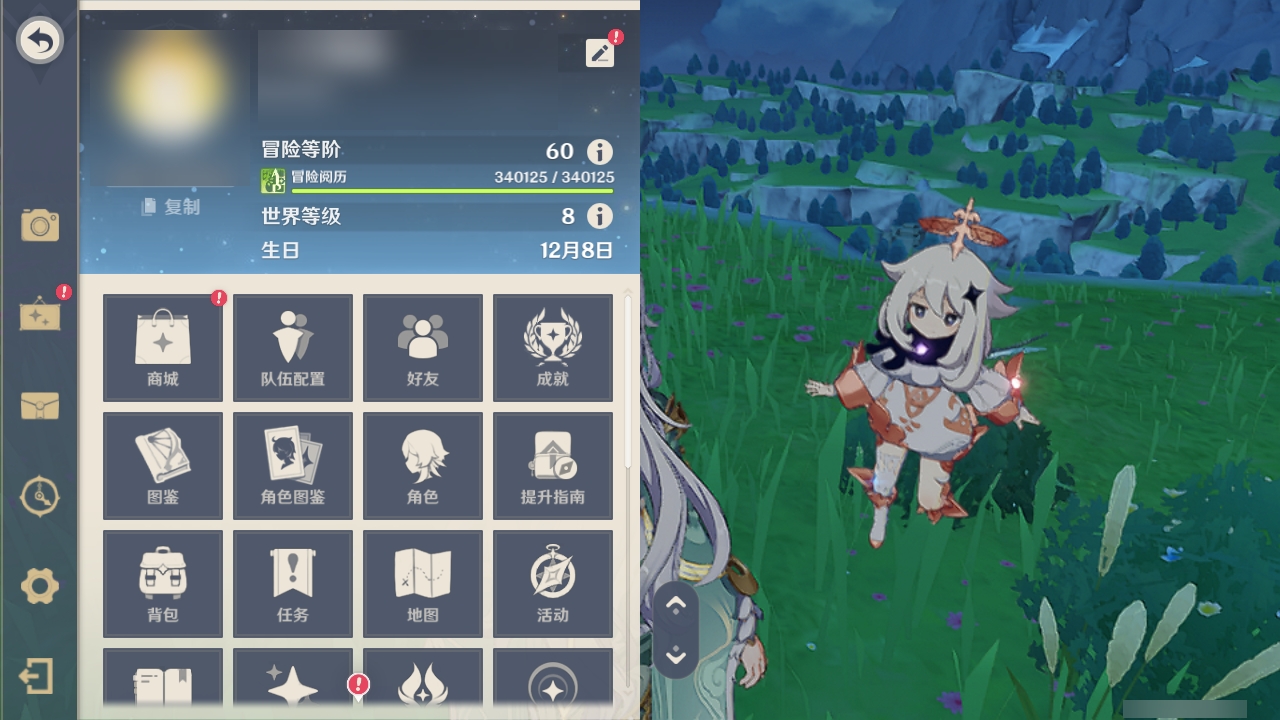
Task: Open the Character Archive
Action: point(292,465)
